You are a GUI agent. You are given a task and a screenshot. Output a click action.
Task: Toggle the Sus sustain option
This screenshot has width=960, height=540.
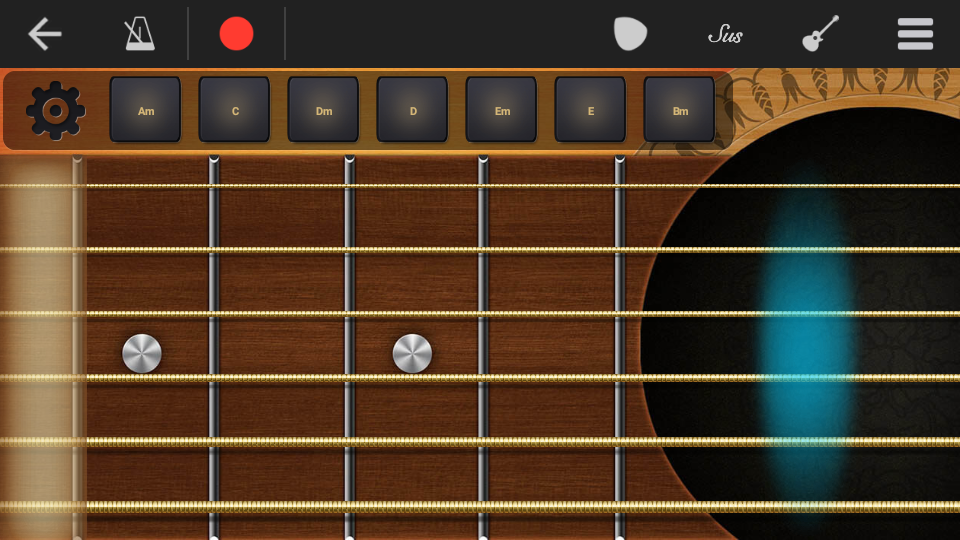pos(725,35)
